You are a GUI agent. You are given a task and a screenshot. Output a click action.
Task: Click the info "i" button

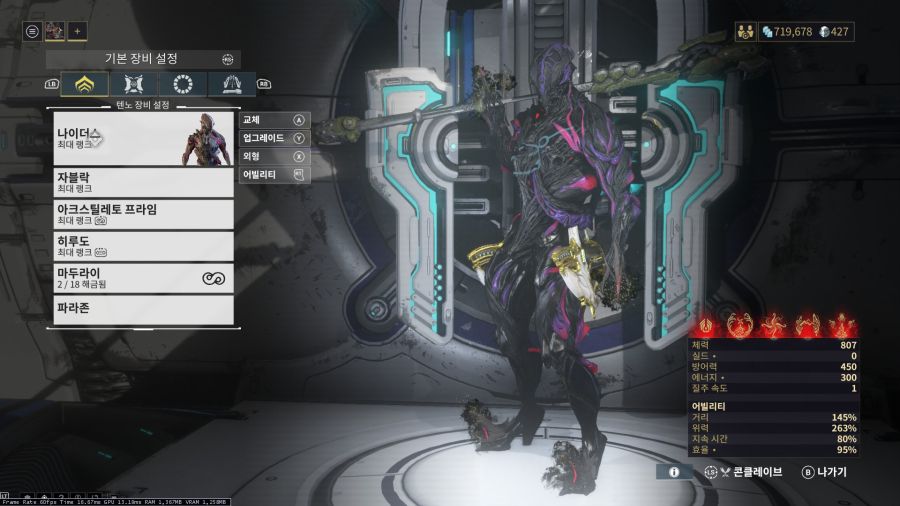(674, 471)
